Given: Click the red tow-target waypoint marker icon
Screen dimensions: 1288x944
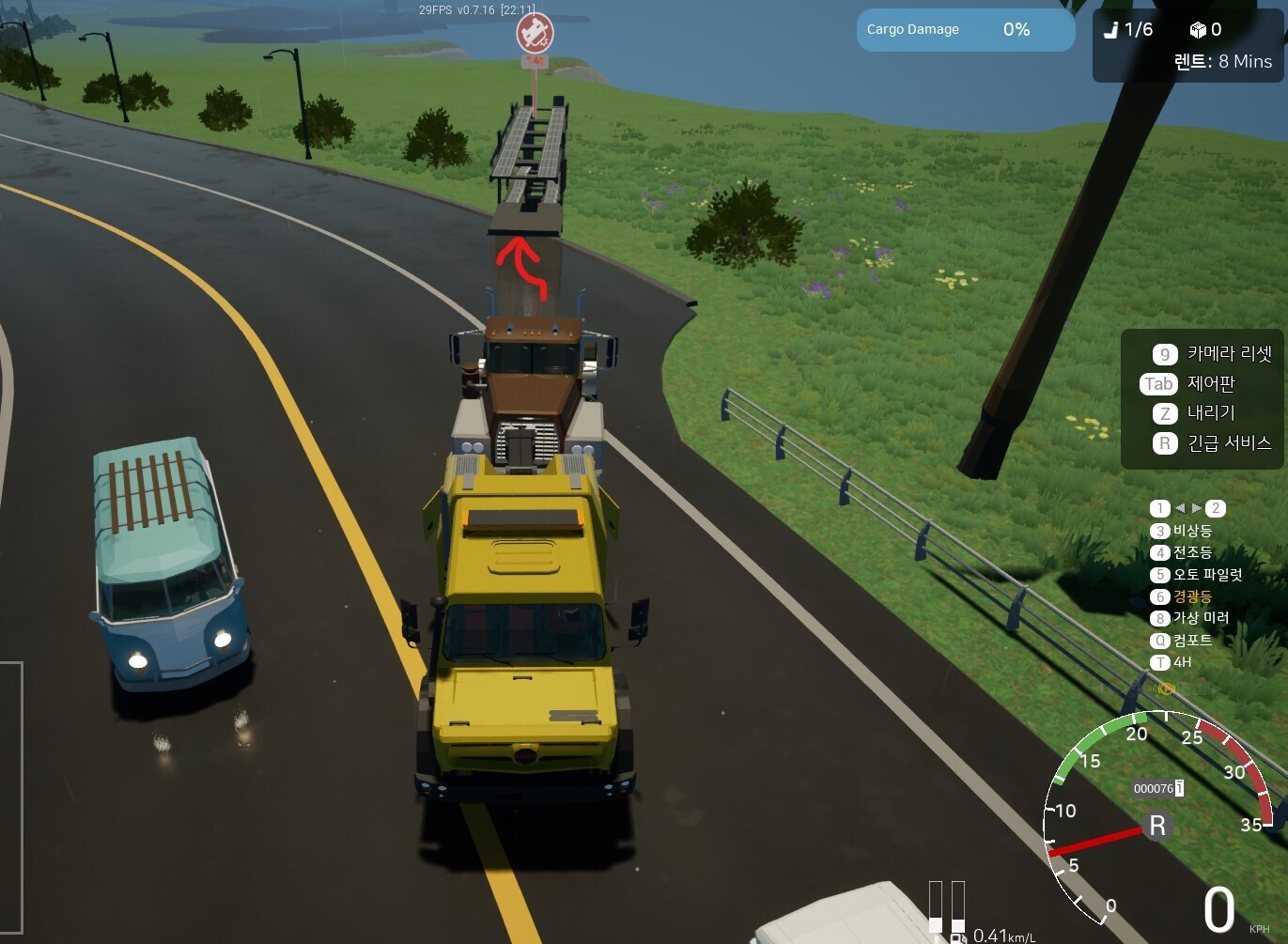Looking at the screenshot, I should 535,34.
